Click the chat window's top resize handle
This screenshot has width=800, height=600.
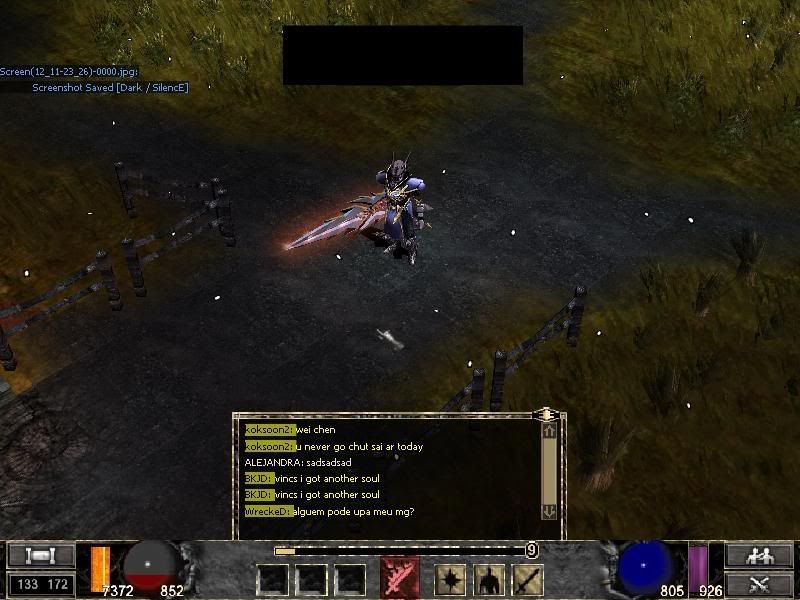[546, 413]
